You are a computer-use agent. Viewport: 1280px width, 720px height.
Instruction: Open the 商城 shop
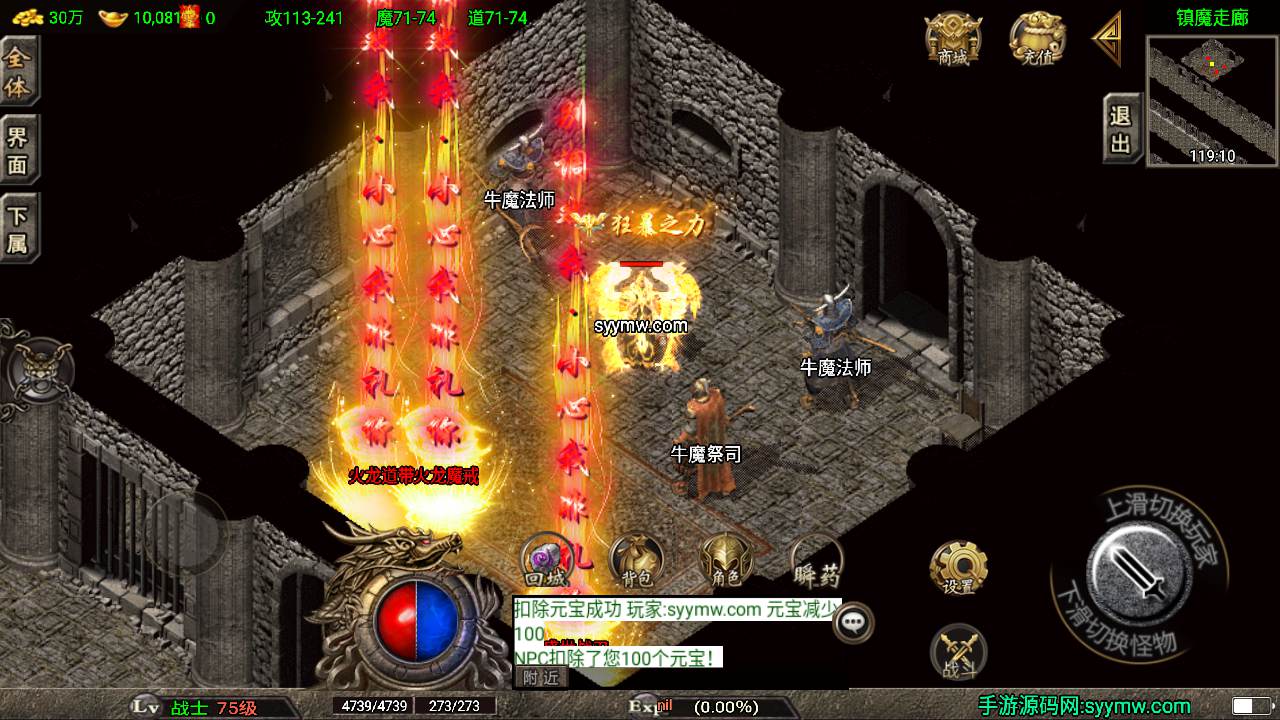coord(952,41)
